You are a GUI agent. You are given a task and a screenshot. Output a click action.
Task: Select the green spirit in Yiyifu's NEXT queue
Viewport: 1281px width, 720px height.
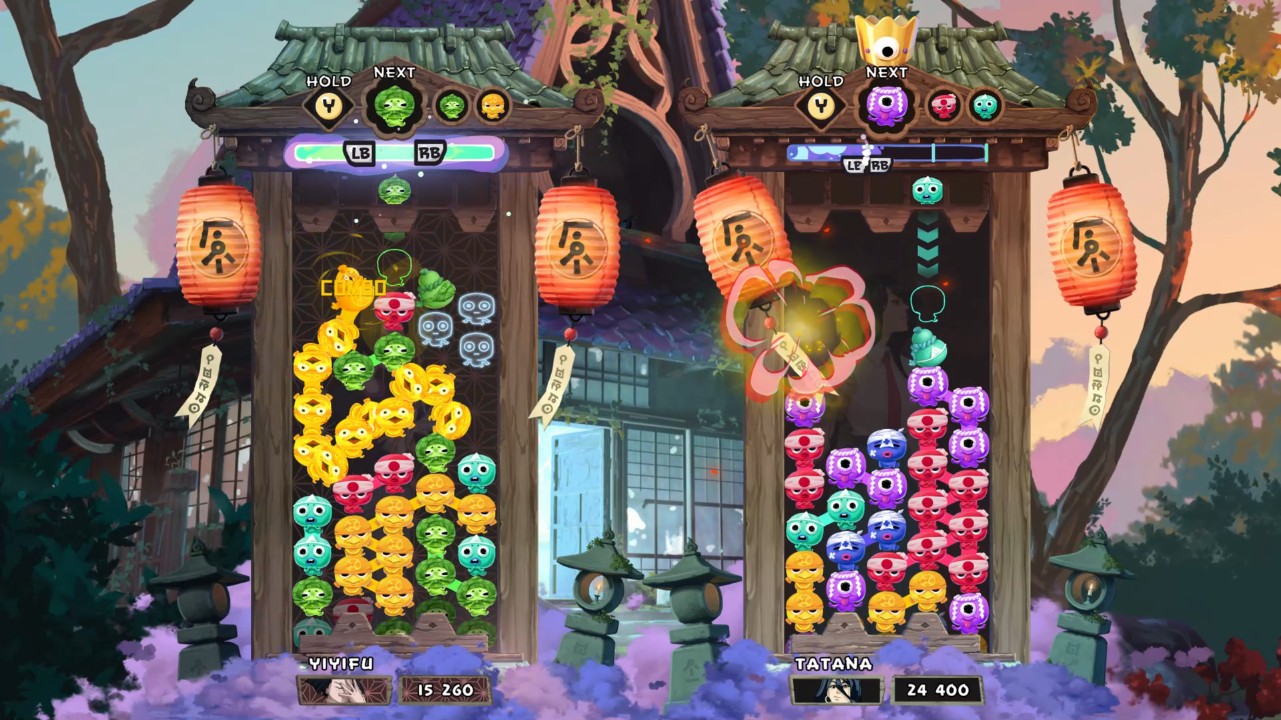pyautogui.click(x=394, y=104)
